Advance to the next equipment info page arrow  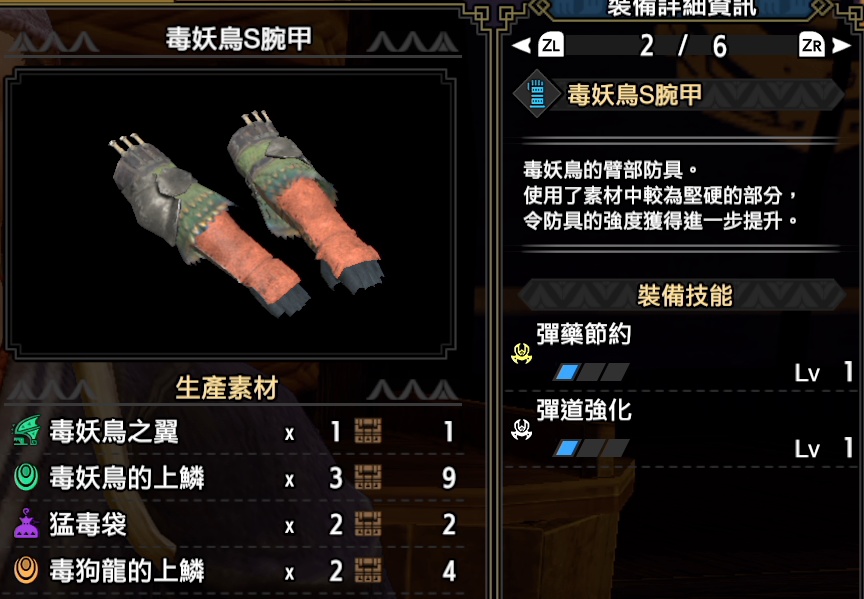click(x=842, y=46)
